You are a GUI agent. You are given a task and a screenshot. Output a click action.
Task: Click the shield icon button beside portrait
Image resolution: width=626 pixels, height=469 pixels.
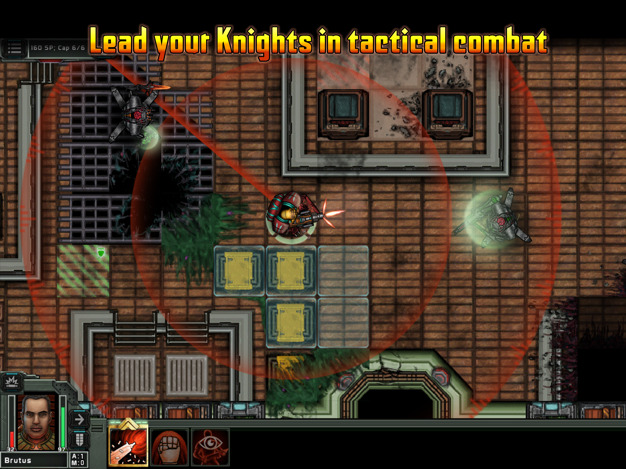[x=81, y=441]
